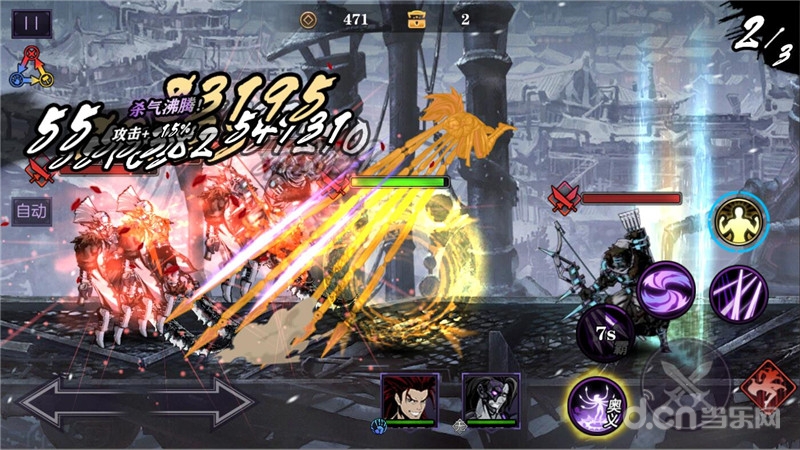This screenshot has width=800, height=450.
Task: Activate the golden silhouette burst skill
Action: tap(740, 221)
